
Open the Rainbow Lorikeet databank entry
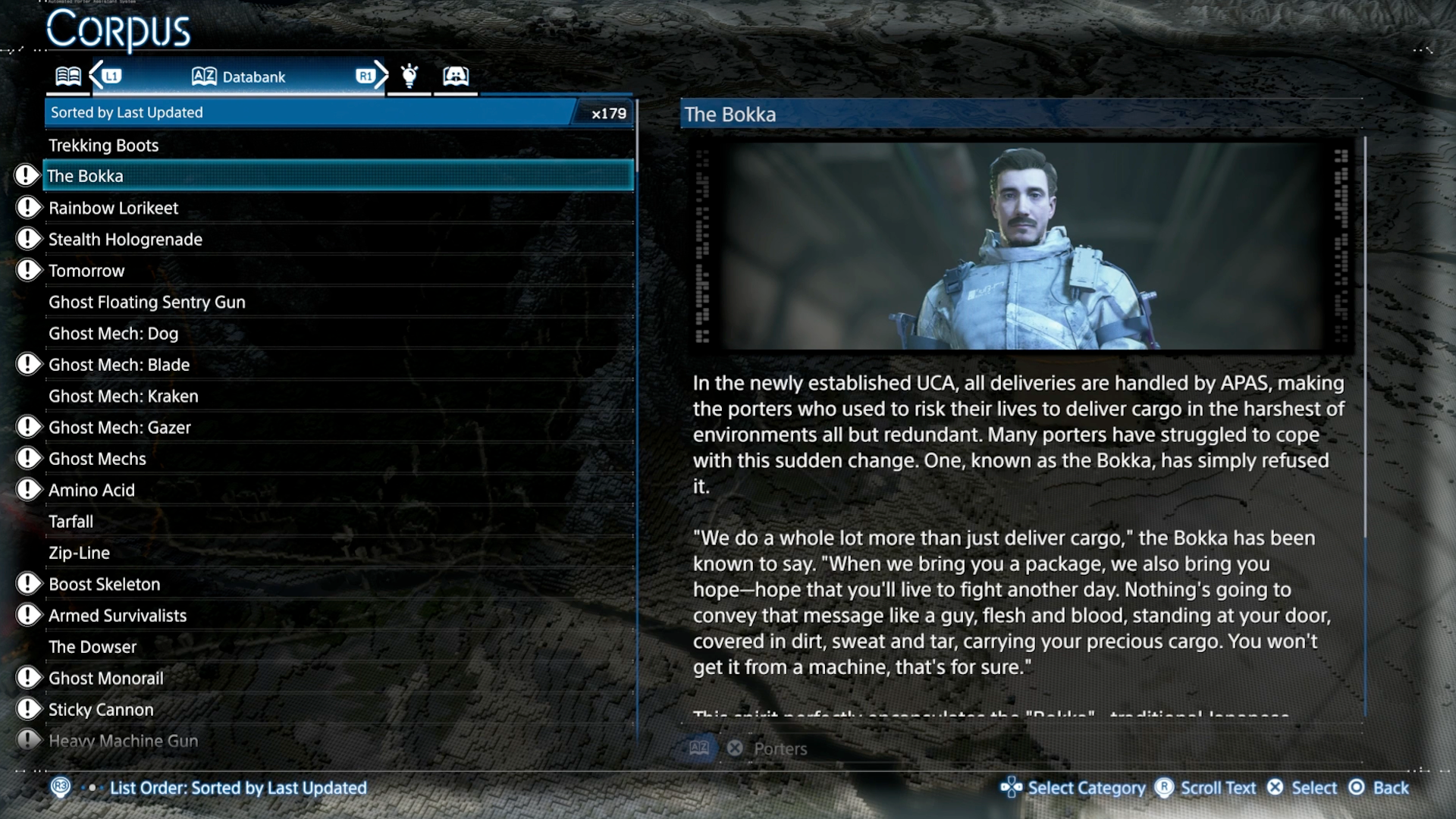tap(114, 208)
